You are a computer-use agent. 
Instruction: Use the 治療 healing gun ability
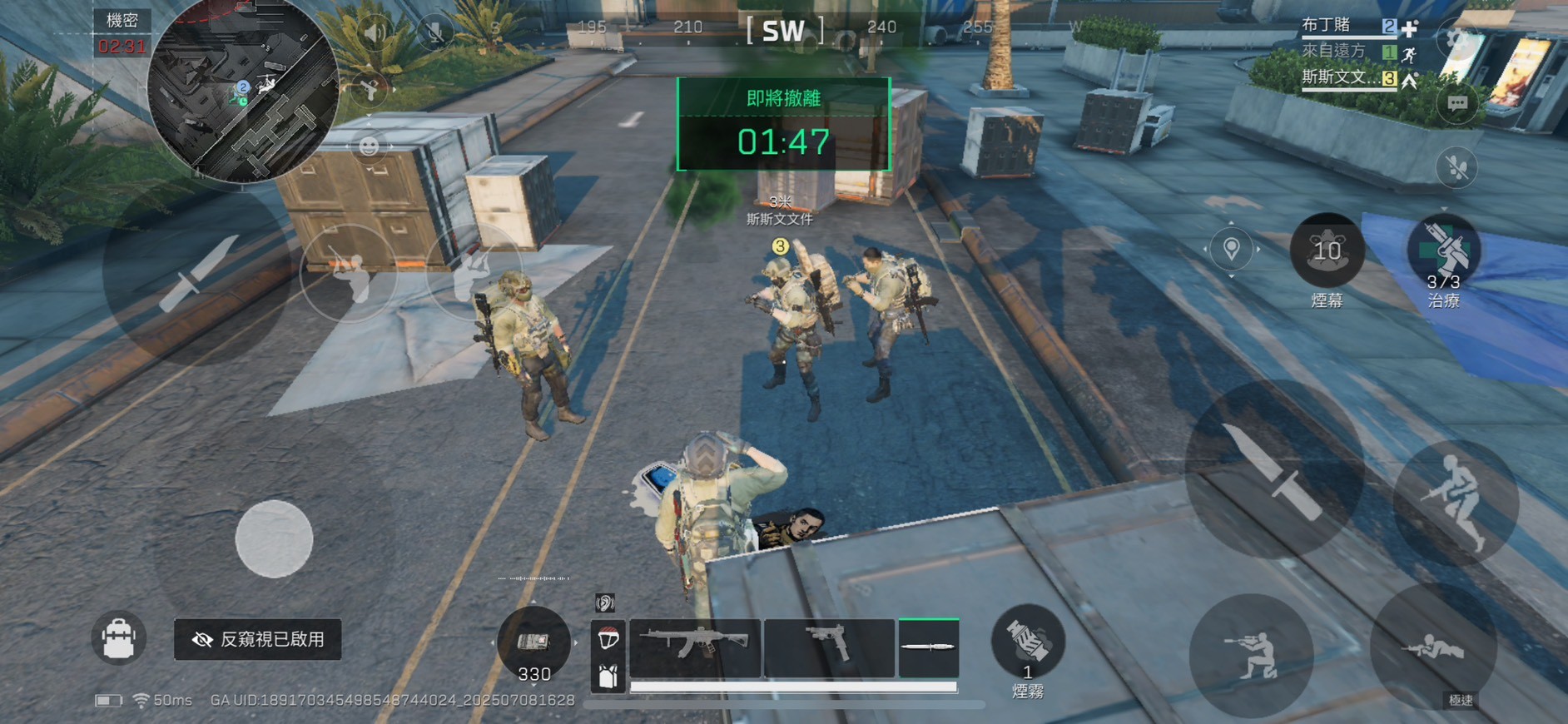coord(1443,251)
